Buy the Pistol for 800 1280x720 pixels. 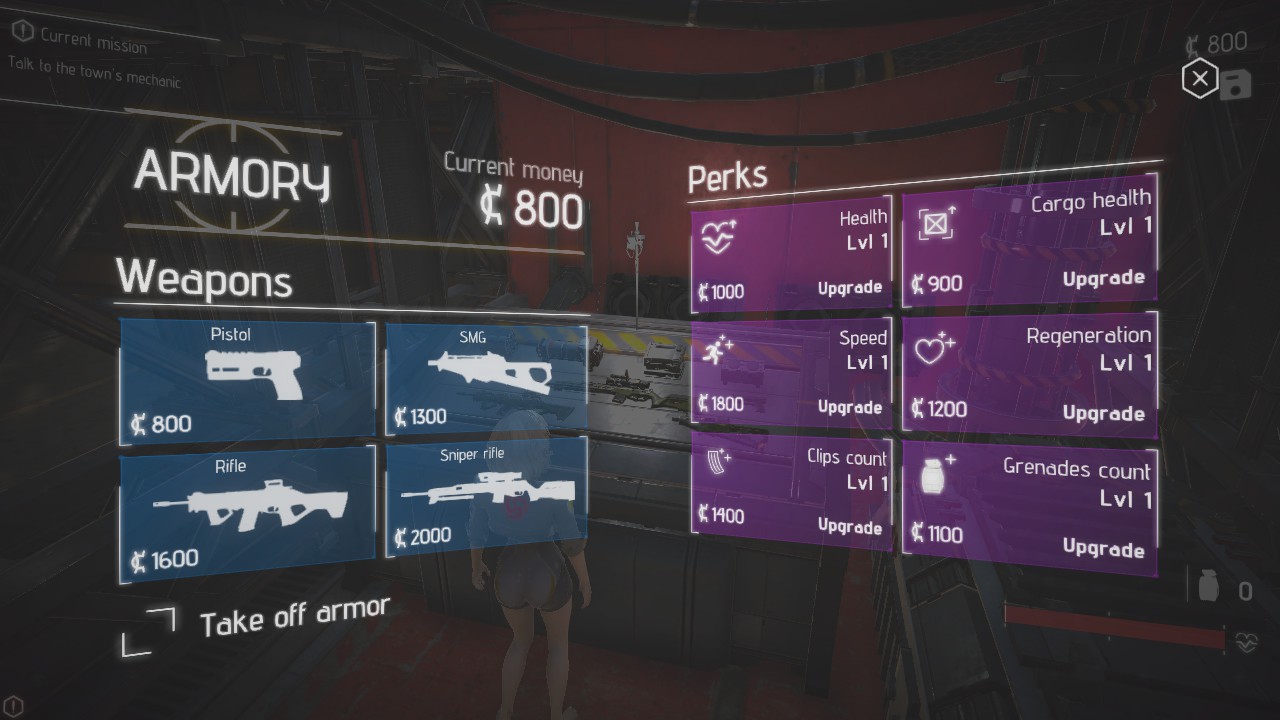click(248, 380)
